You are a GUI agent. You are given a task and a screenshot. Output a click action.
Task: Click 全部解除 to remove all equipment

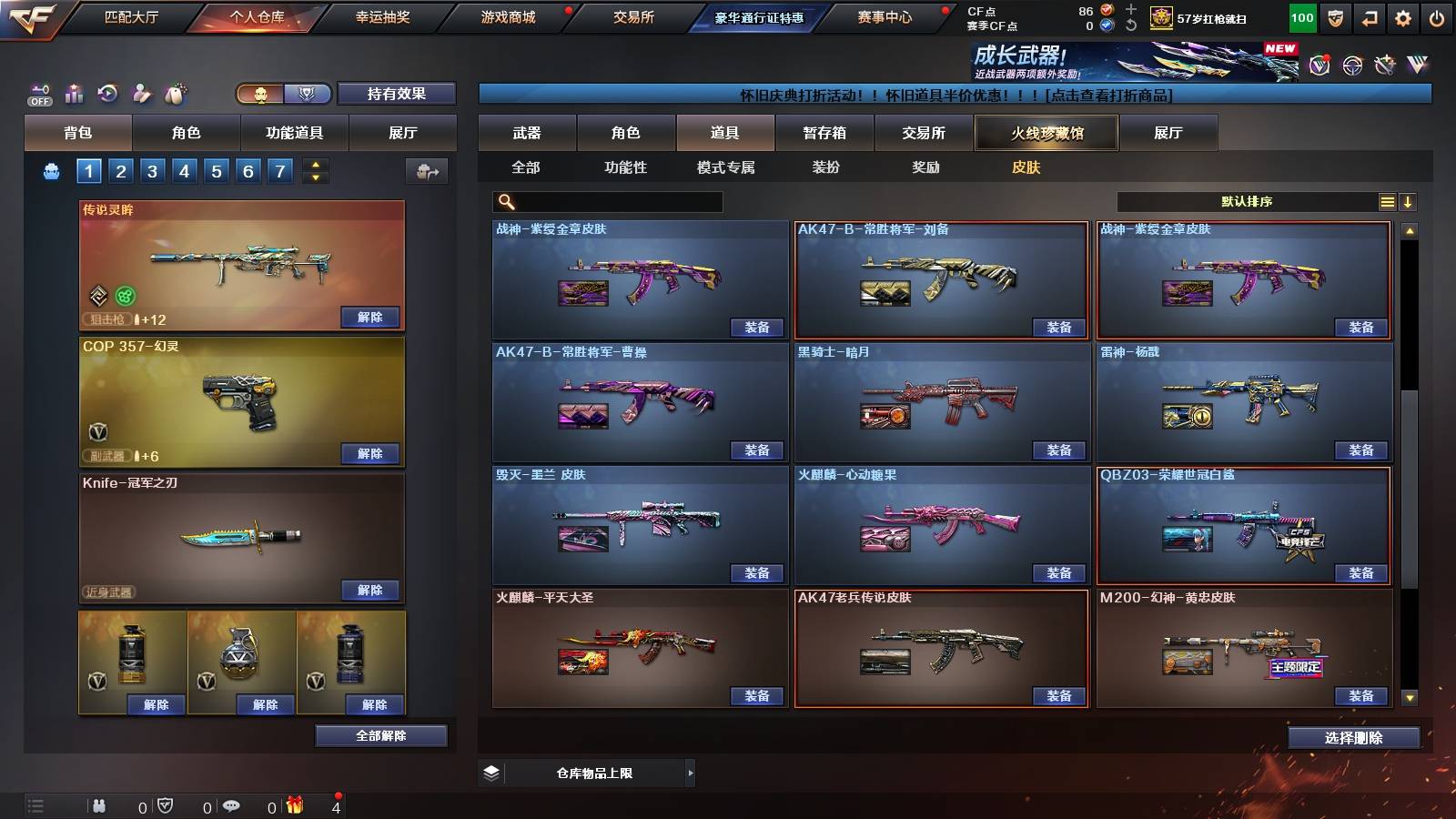click(380, 735)
